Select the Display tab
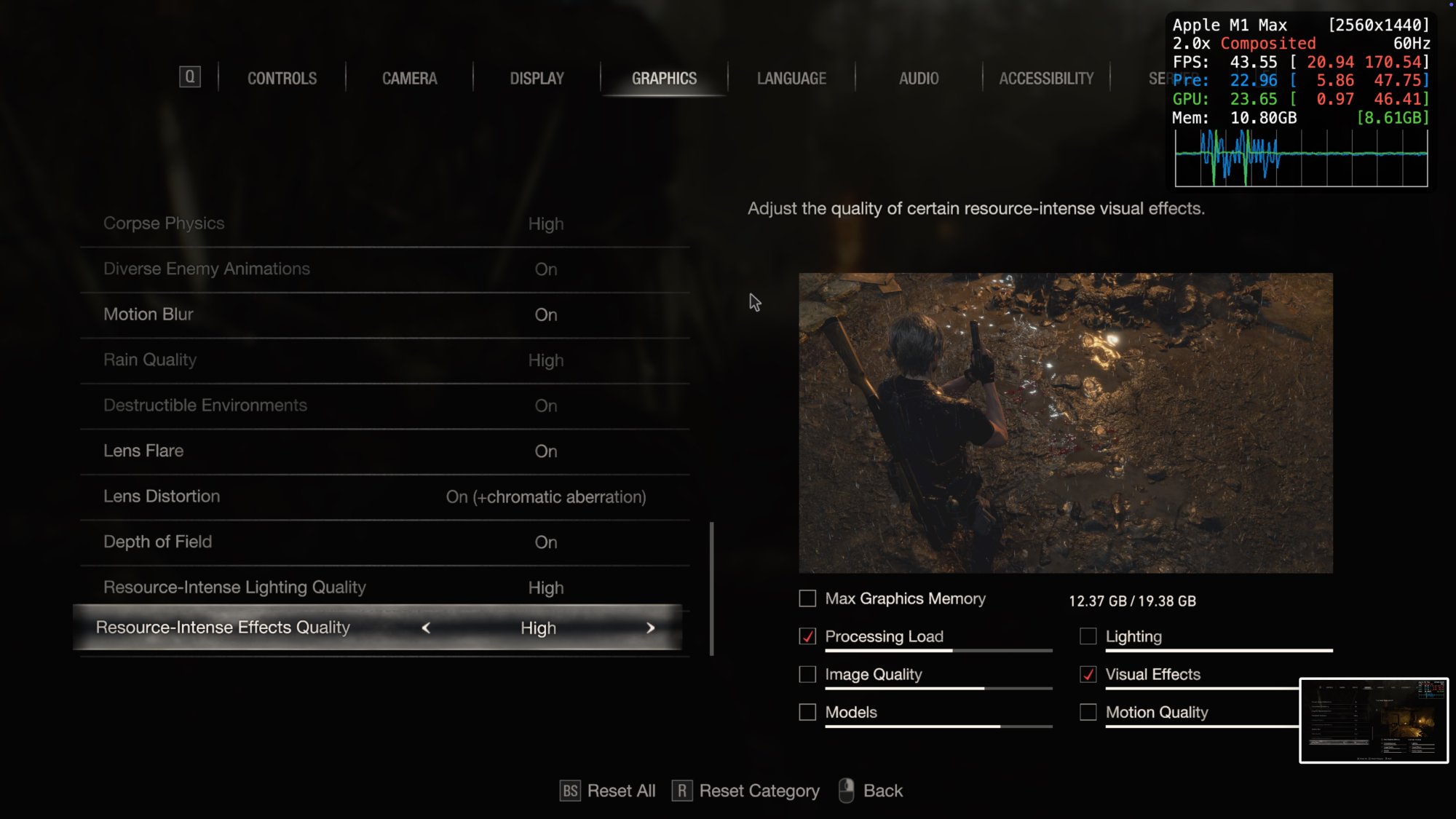Viewport: 1456px width, 819px height. pyautogui.click(x=537, y=79)
